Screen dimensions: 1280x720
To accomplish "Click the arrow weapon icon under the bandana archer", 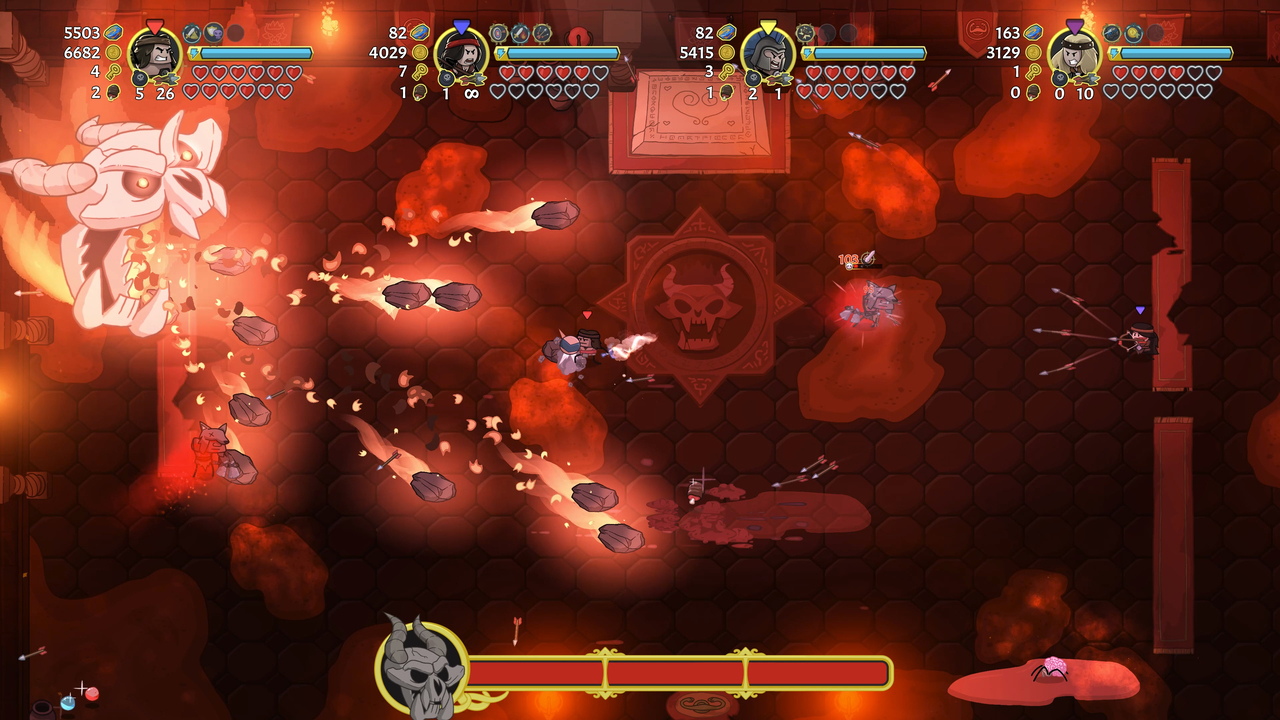I will 472,77.
